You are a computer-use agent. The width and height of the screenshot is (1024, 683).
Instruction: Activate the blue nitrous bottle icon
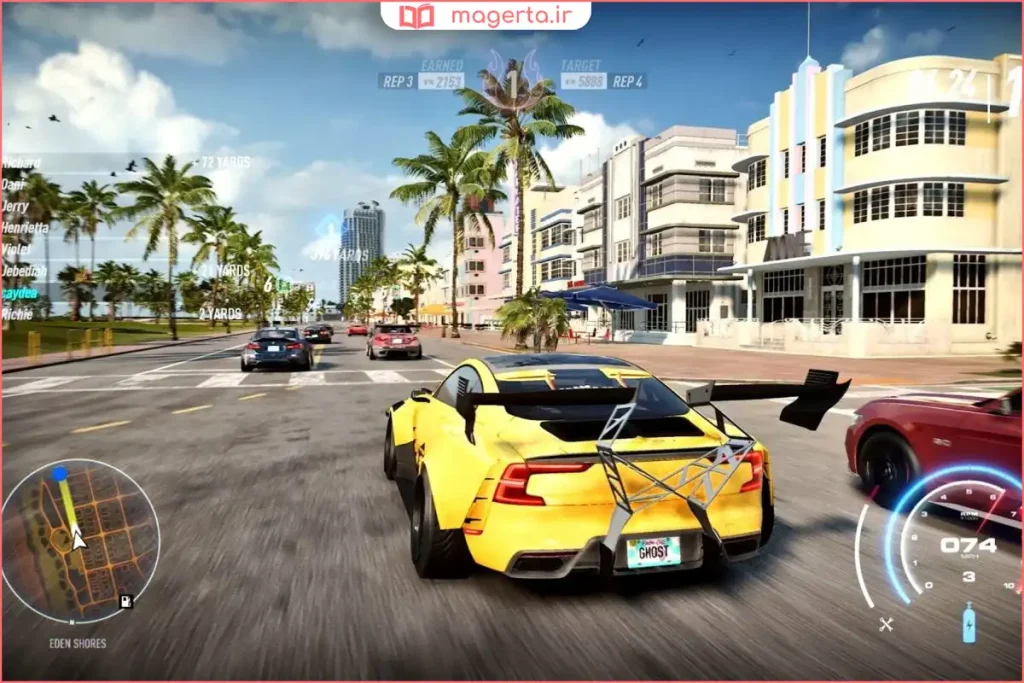coord(968,623)
